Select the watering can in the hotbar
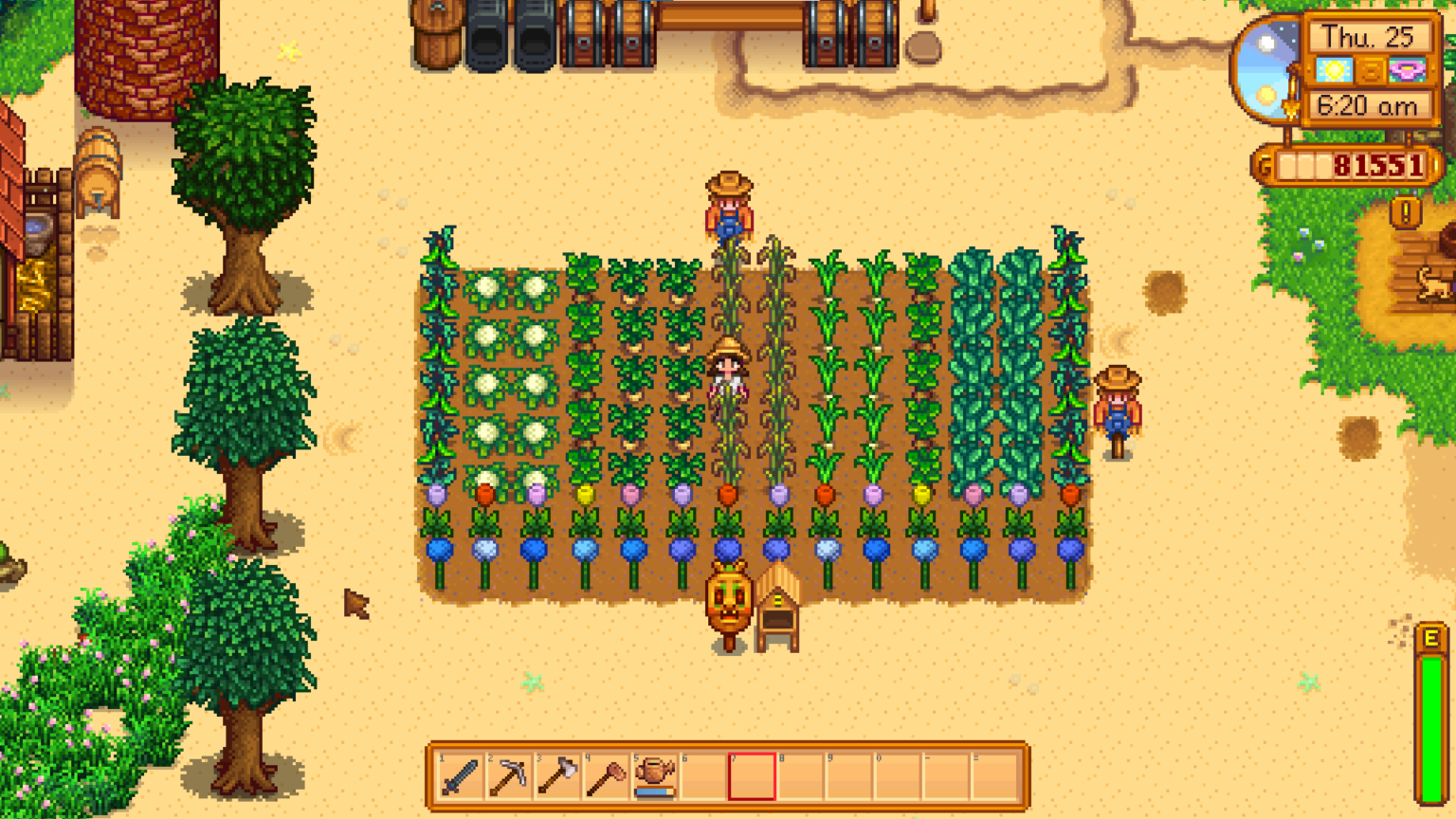Image resolution: width=1456 pixels, height=819 pixels. tap(653, 779)
